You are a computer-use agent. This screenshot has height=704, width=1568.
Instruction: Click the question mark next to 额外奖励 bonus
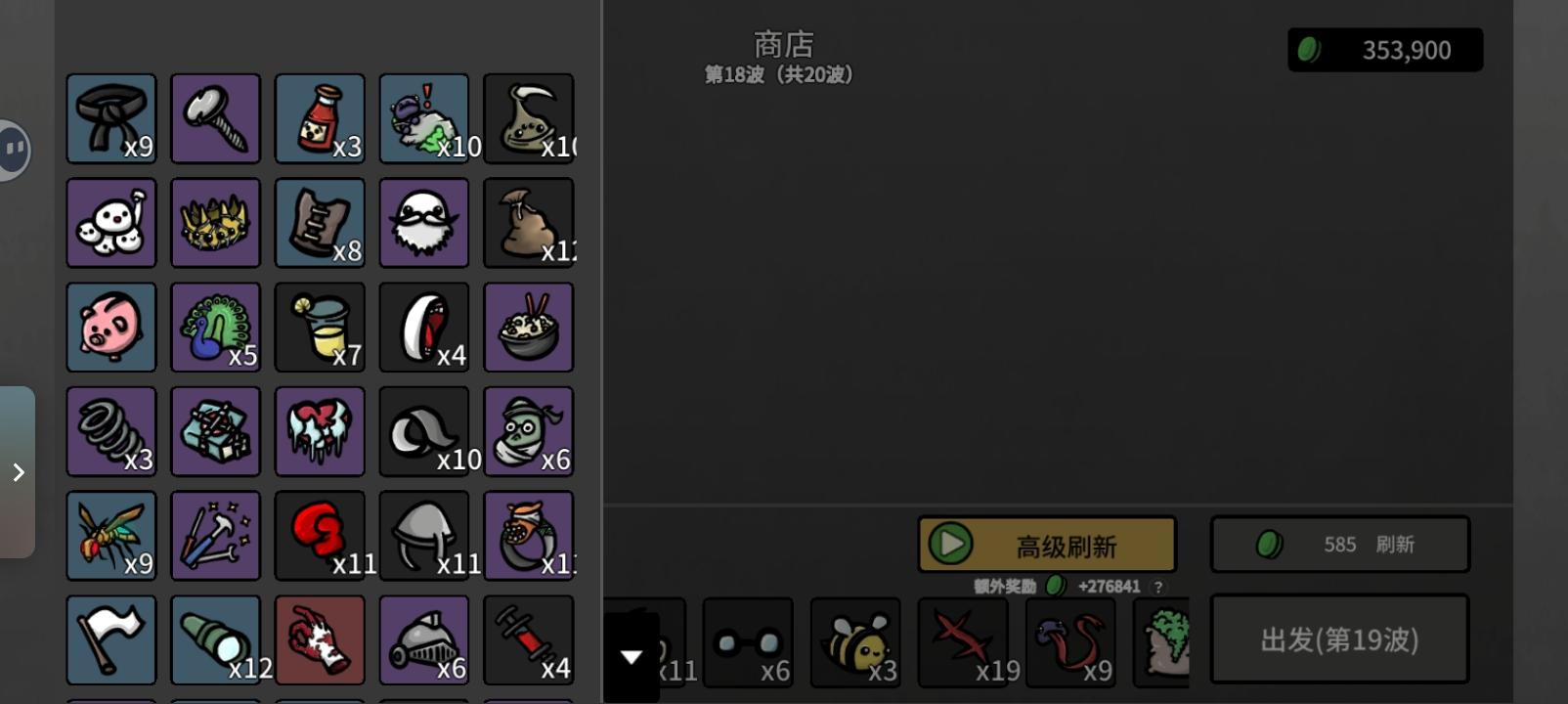pyautogui.click(x=1155, y=588)
